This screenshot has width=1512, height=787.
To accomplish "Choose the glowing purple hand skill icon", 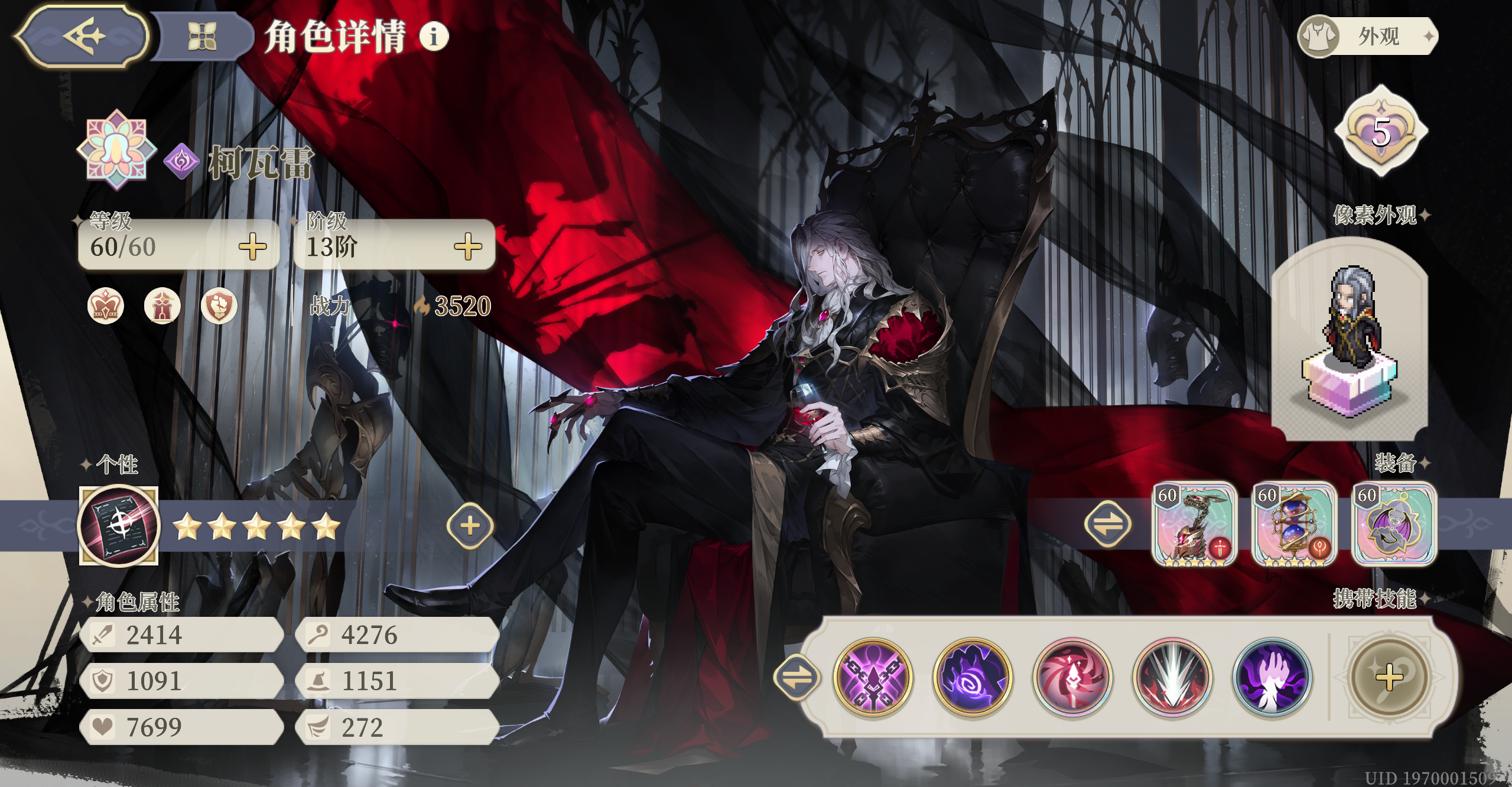I will 1273,677.
